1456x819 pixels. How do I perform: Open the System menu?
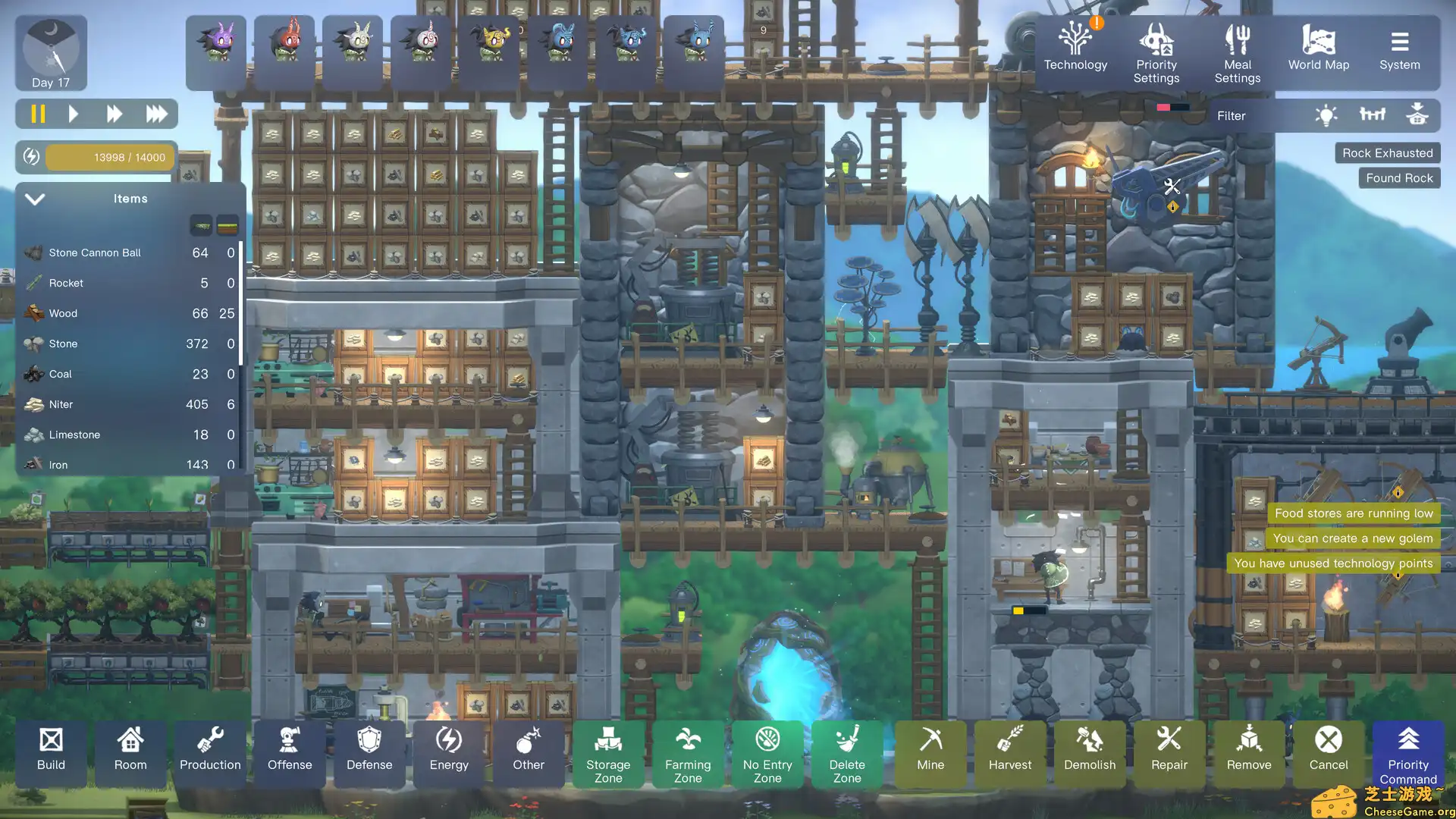1399,49
